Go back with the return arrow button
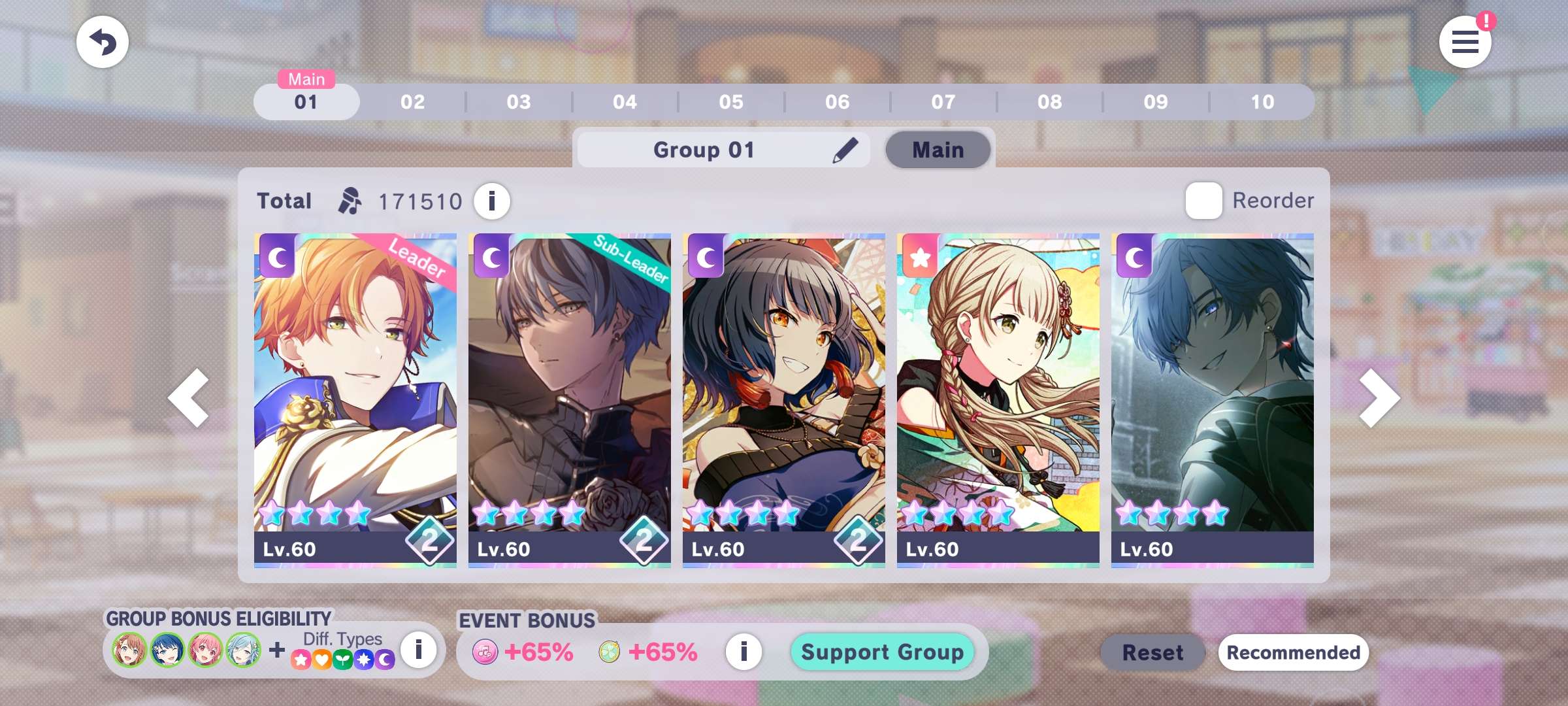The width and height of the screenshot is (1568, 706). pos(103,42)
